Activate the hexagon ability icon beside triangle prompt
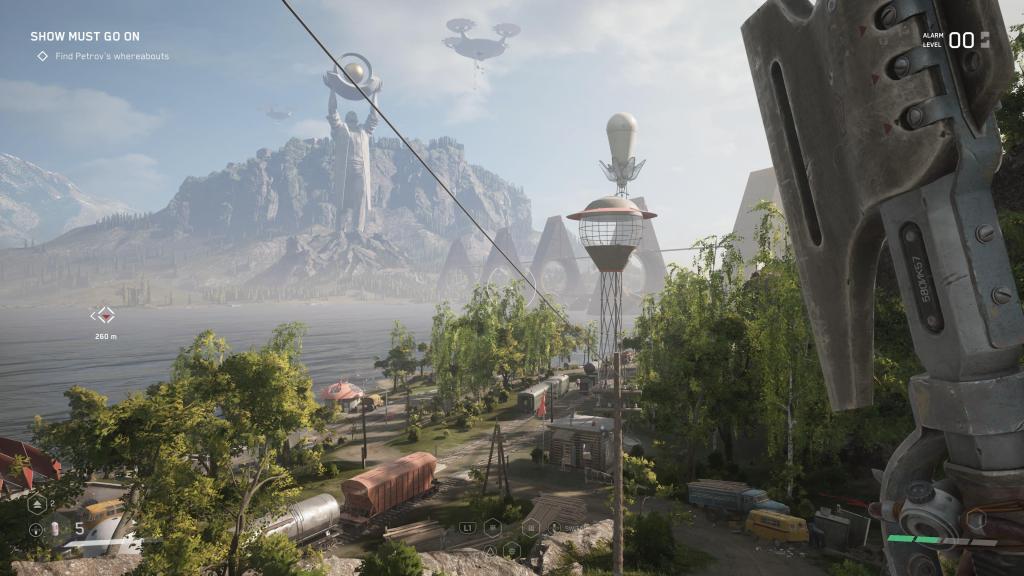Viewport: 1024px width, 576px height. (x=511, y=549)
